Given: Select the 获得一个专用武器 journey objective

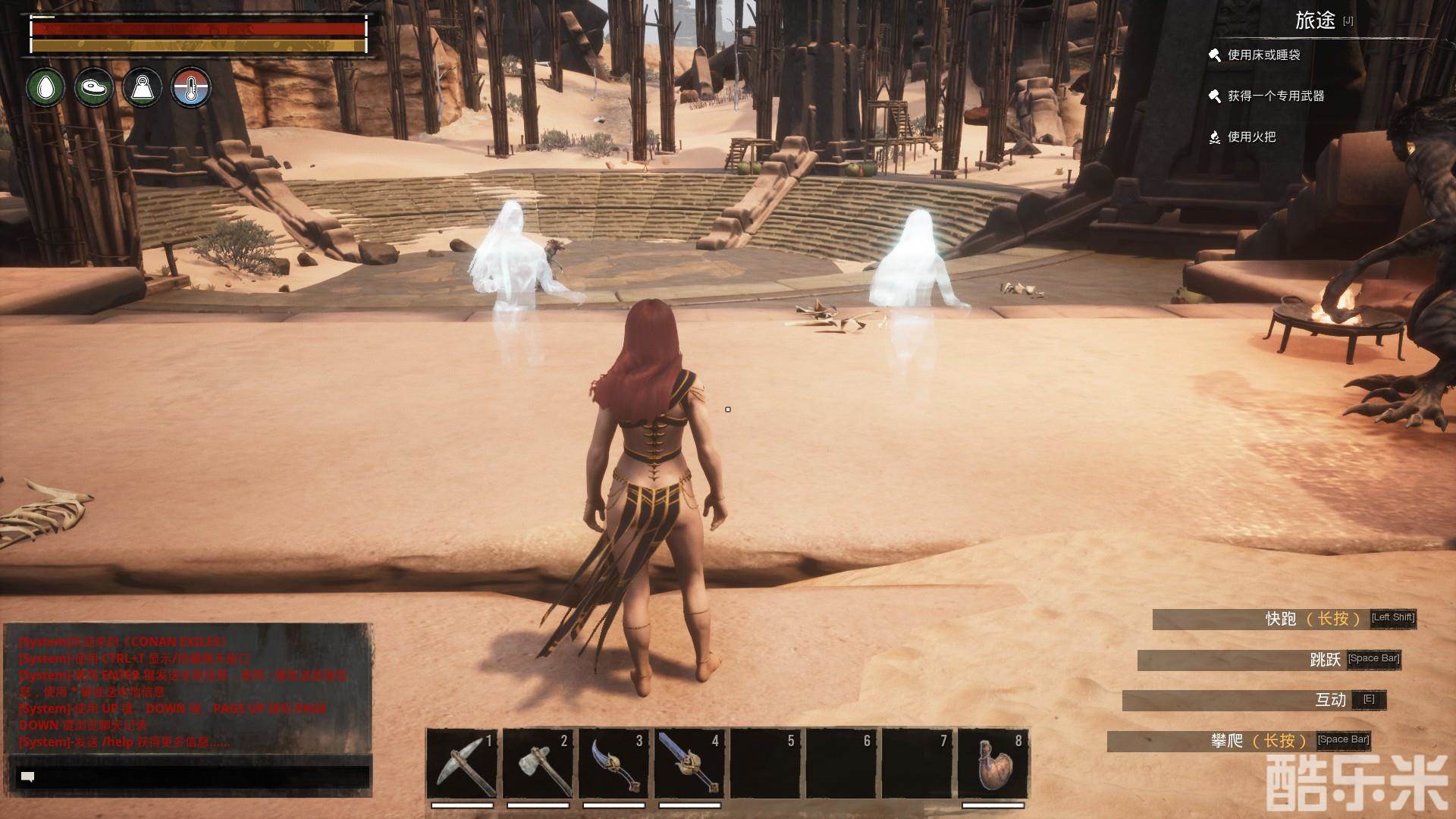Looking at the screenshot, I should (x=1276, y=96).
